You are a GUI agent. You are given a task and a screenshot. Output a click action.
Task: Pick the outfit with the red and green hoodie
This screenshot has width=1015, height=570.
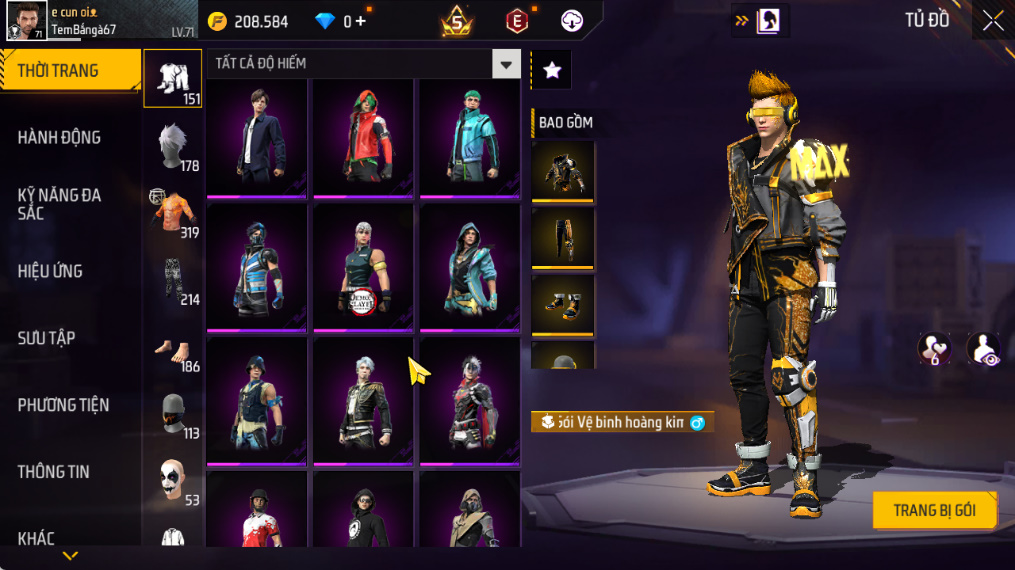coord(363,137)
